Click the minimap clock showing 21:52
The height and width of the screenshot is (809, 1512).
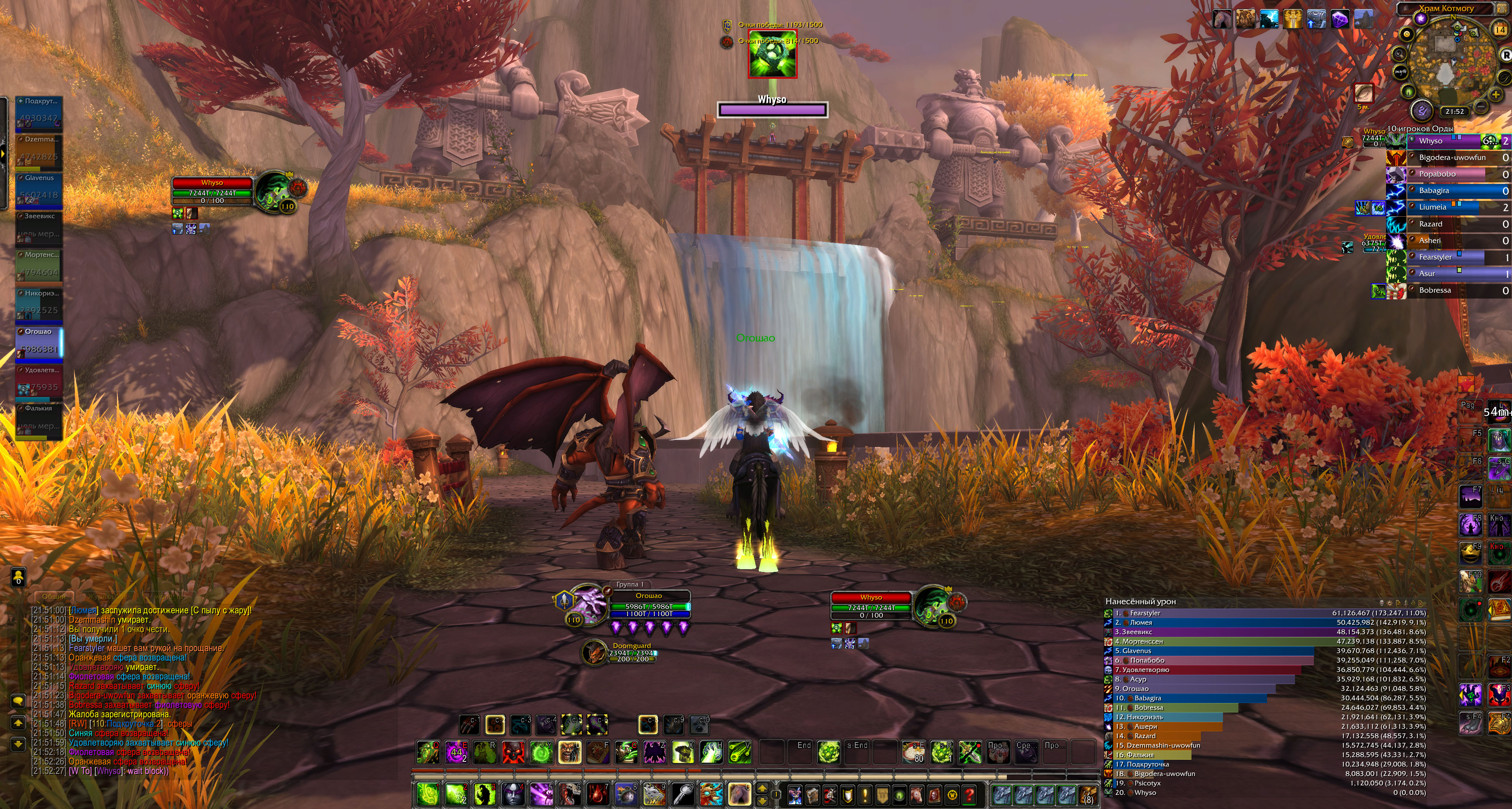coord(1455,111)
